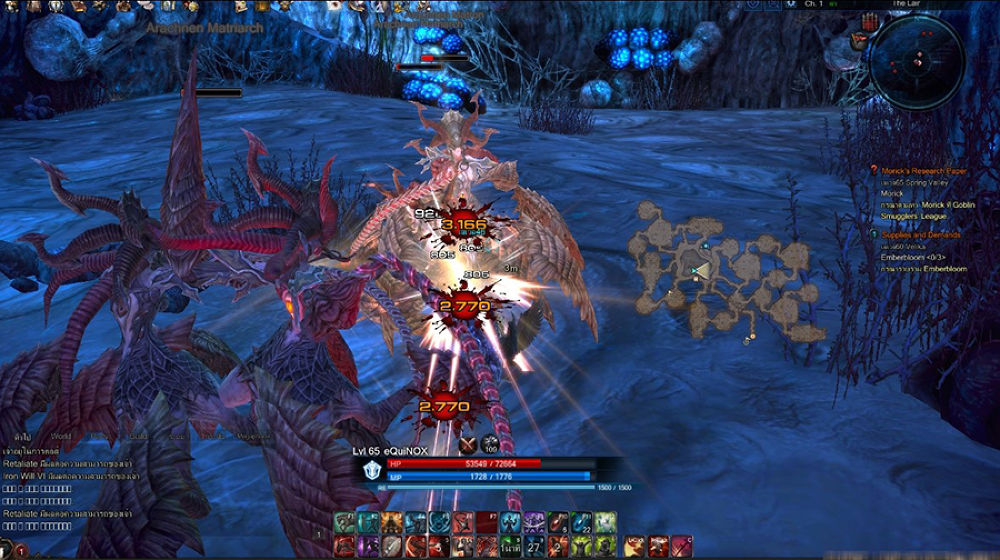Click the blue shield class emblem
The image size is (1000, 560).
pyautogui.click(x=372, y=470)
